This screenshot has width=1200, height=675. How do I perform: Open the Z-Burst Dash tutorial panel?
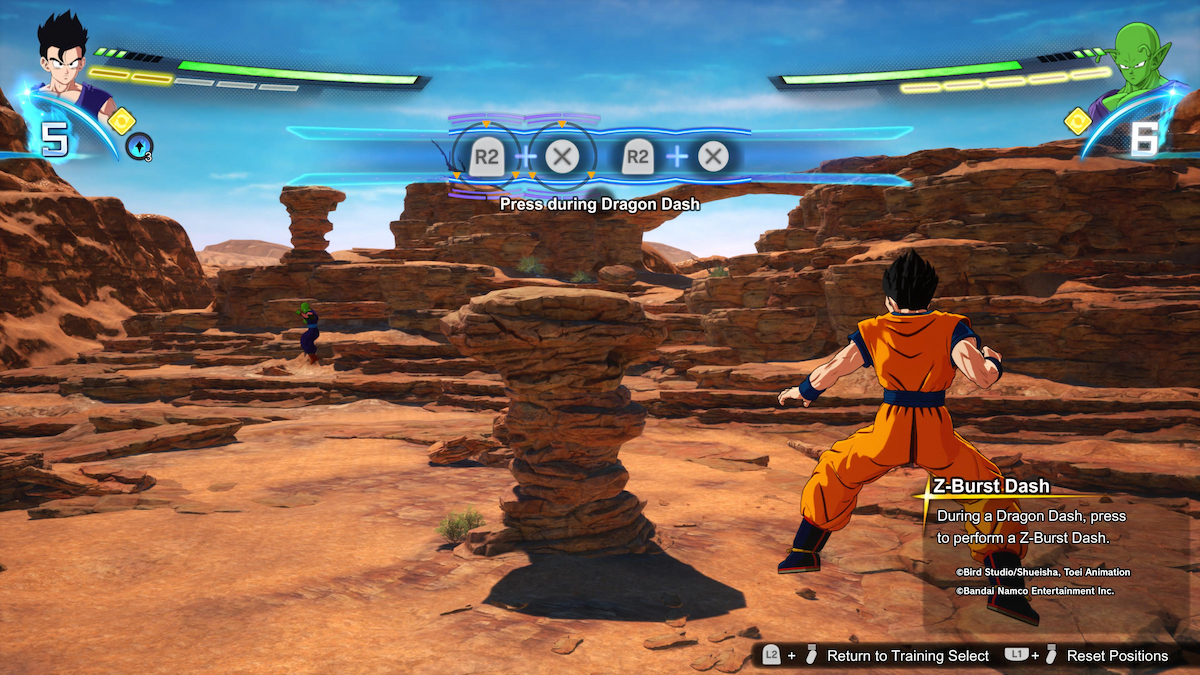1030,527
